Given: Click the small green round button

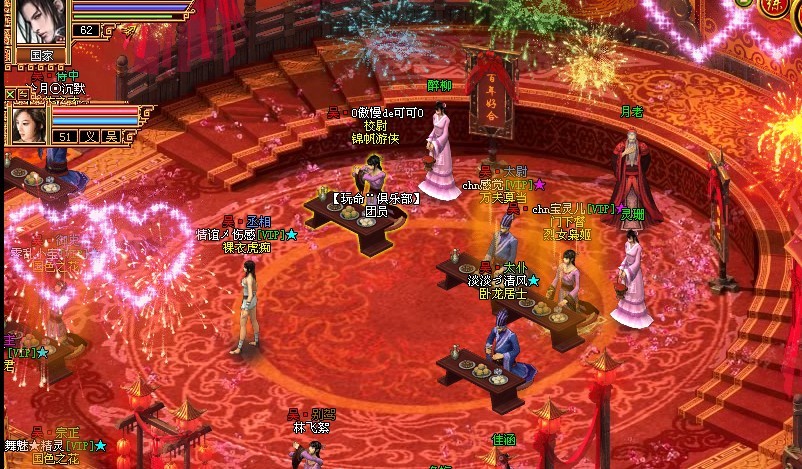Looking at the screenshot, I should pos(744,3).
